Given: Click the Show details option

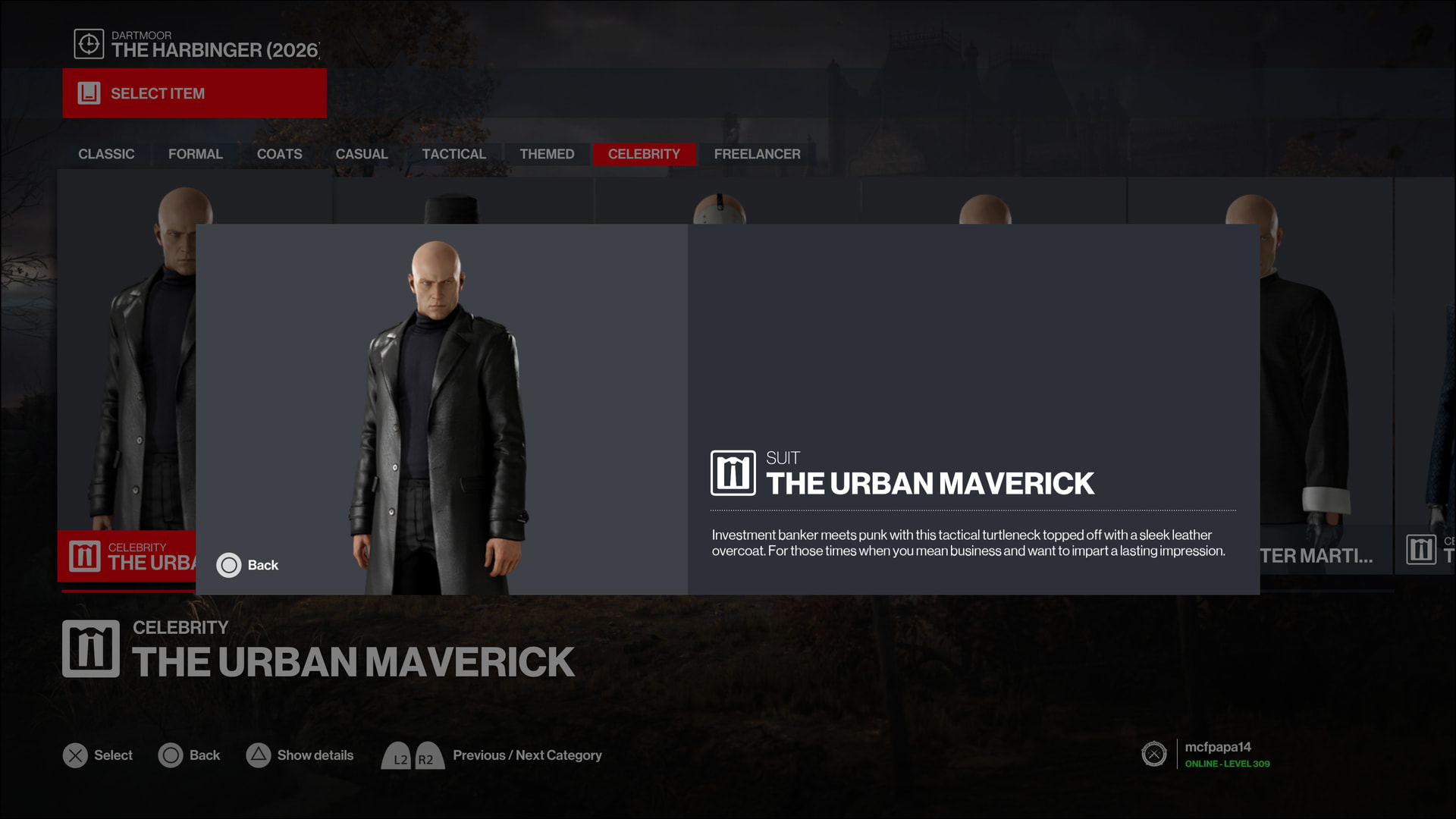Looking at the screenshot, I should pyautogui.click(x=300, y=755).
